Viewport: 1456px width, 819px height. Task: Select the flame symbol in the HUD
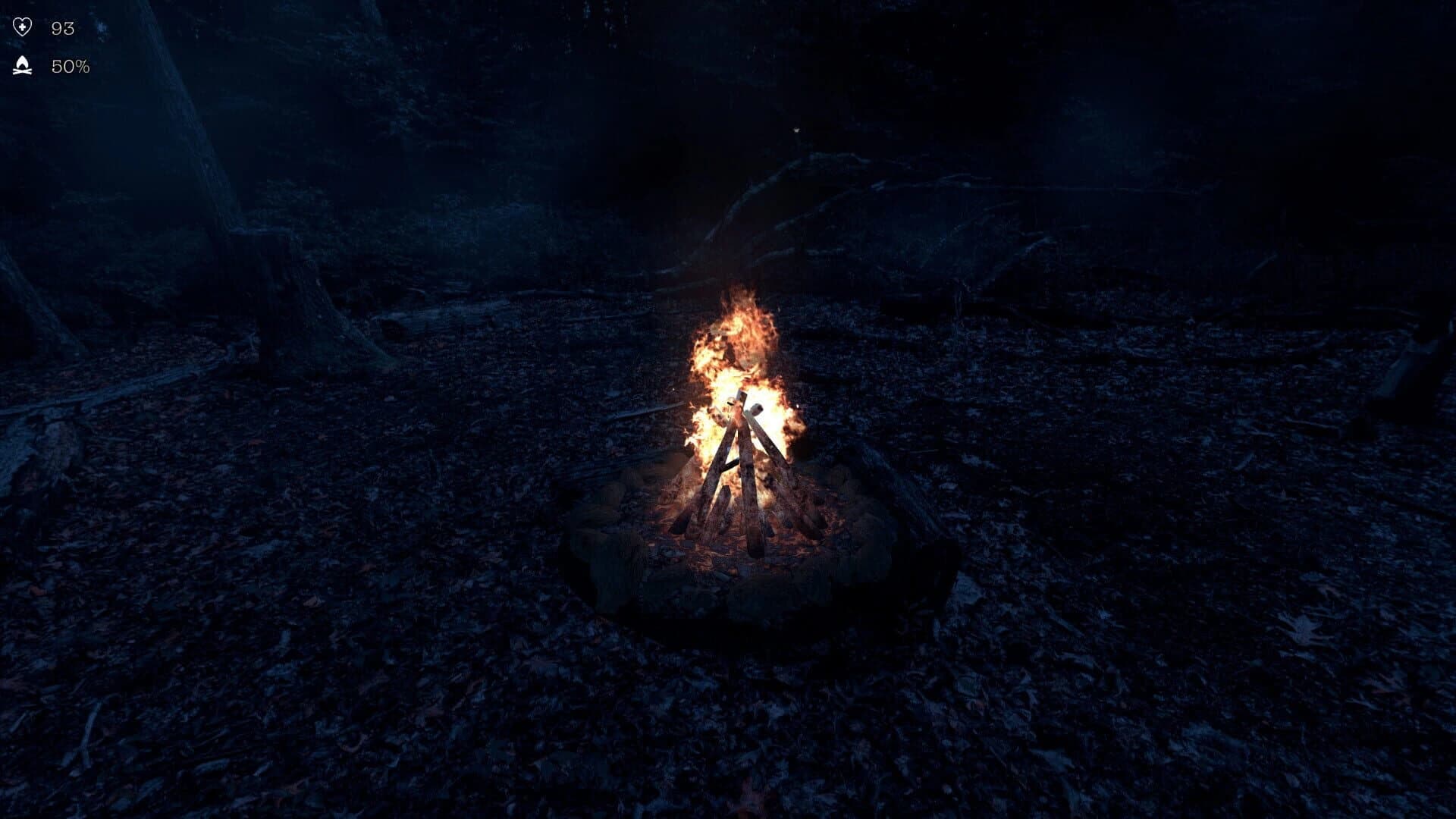coord(23,61)
